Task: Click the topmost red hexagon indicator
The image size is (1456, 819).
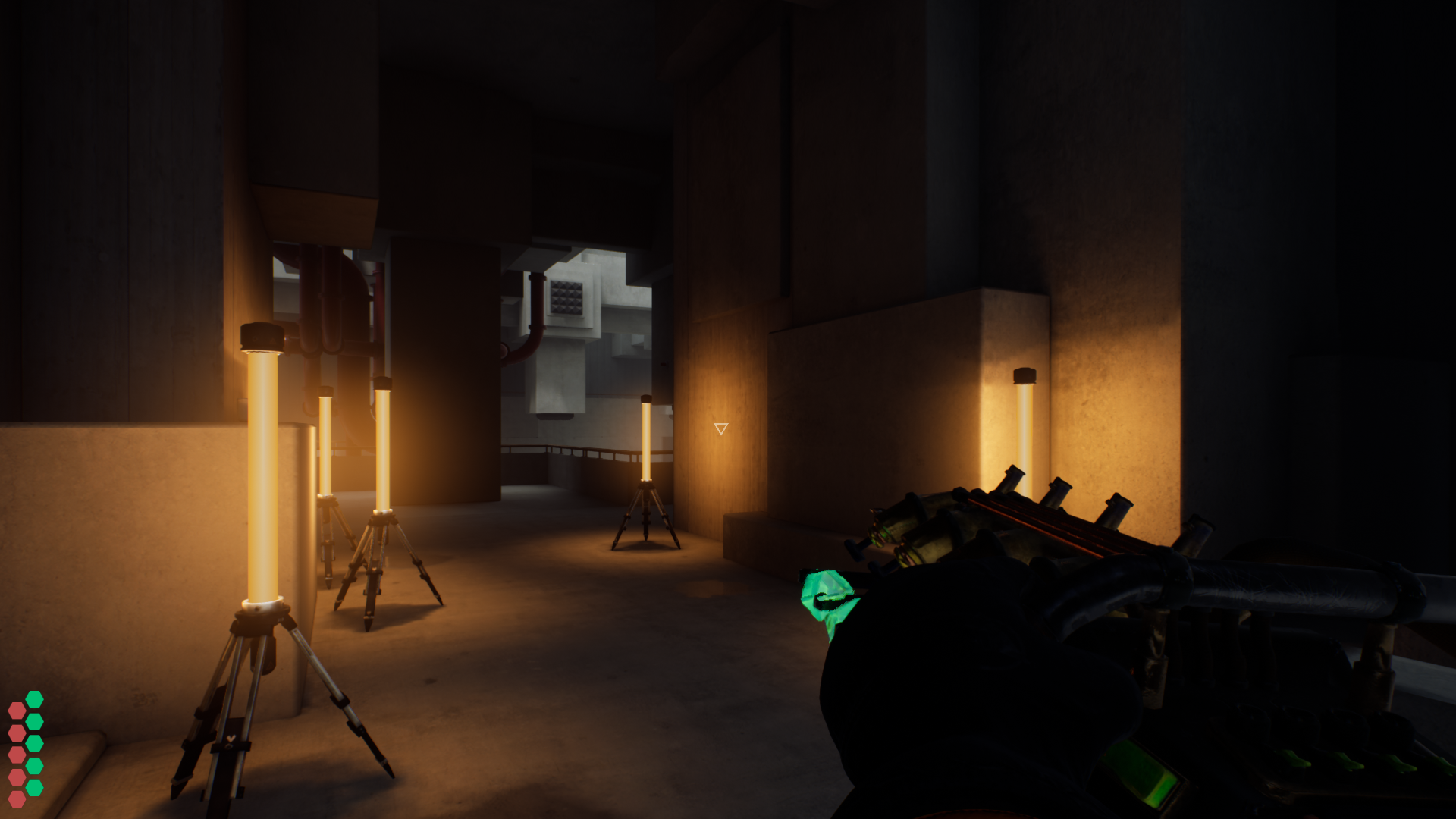Action: click(x=17, y=711)
